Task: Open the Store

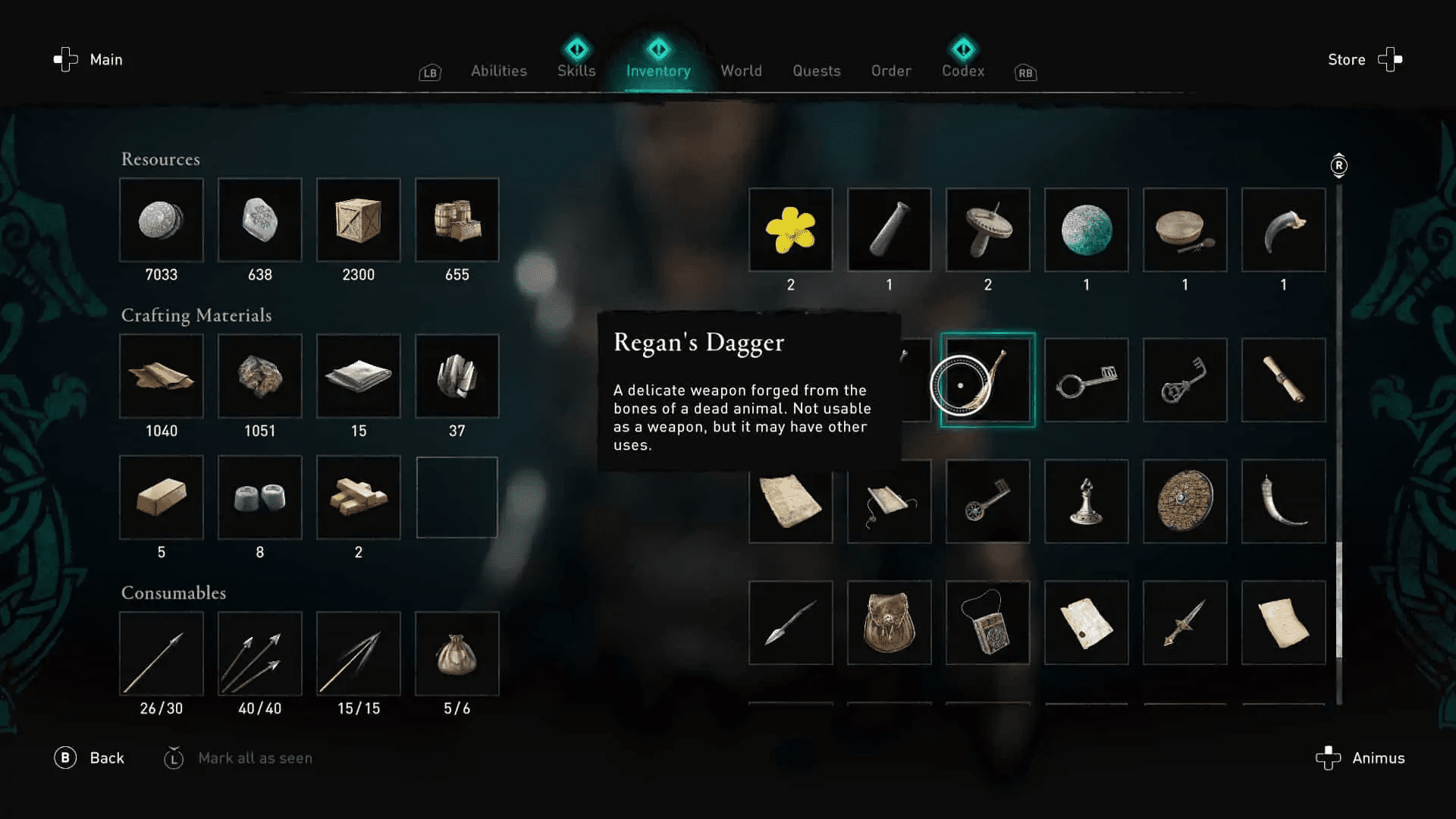Action: coord(1346,59)
